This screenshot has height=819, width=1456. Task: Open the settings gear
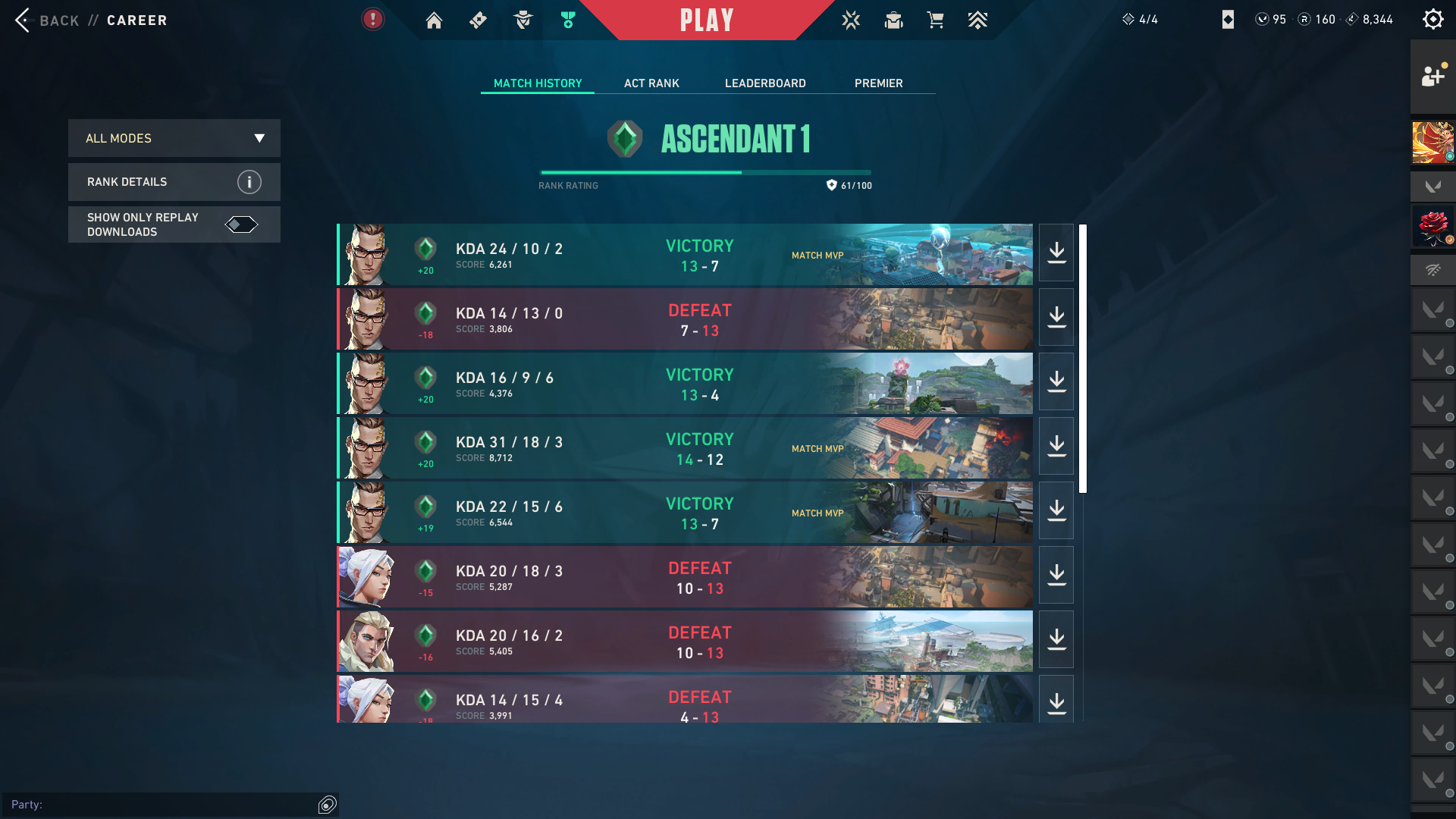tap(1432, 19)
